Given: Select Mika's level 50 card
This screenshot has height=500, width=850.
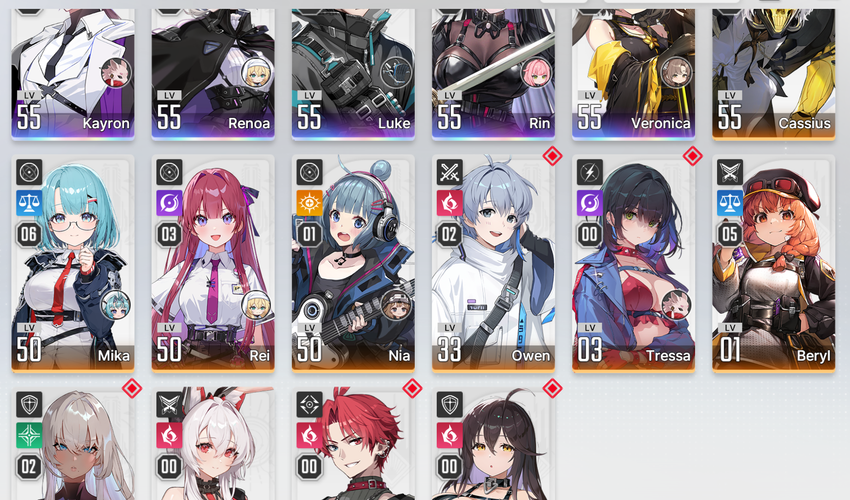Looking at the screenshot, I should (x=72, y=263).
